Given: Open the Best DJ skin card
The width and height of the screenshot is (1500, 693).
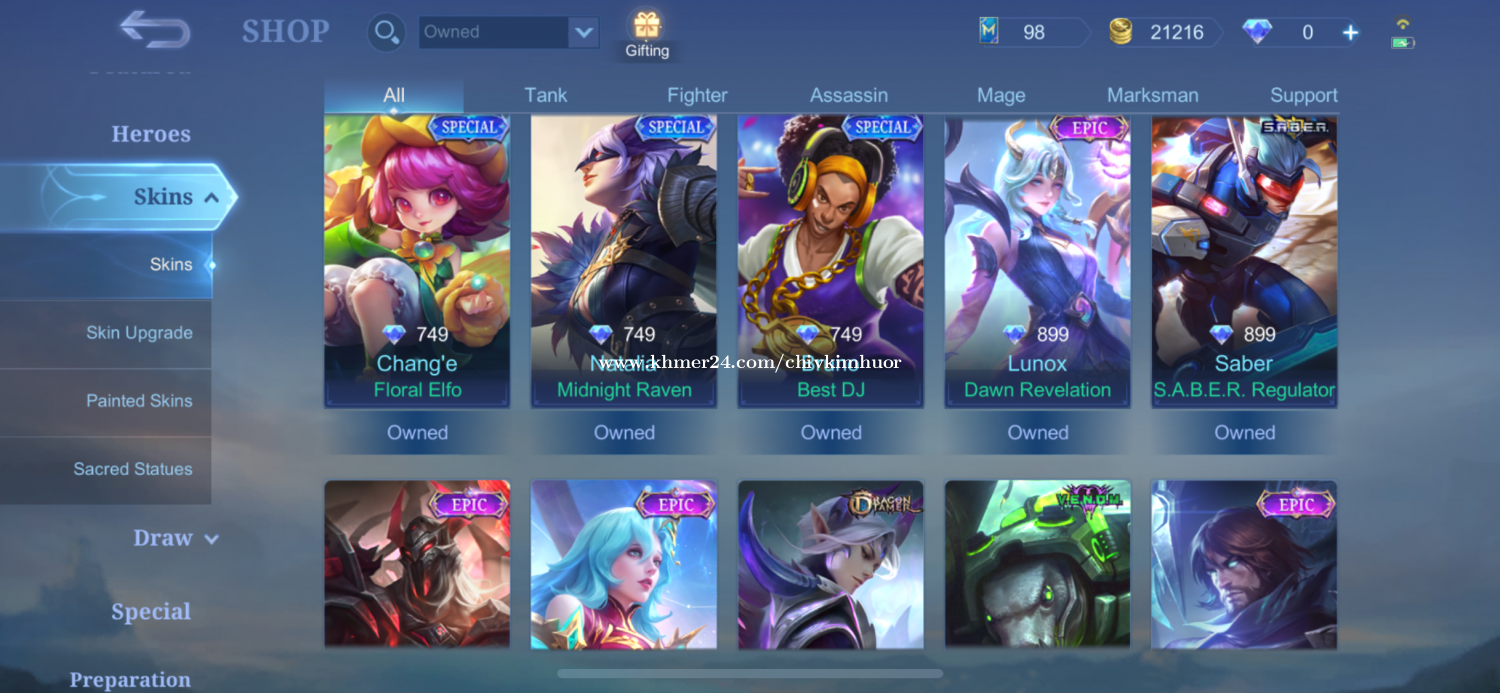Looking at the screenshot, I should click(x=830, y=260).
